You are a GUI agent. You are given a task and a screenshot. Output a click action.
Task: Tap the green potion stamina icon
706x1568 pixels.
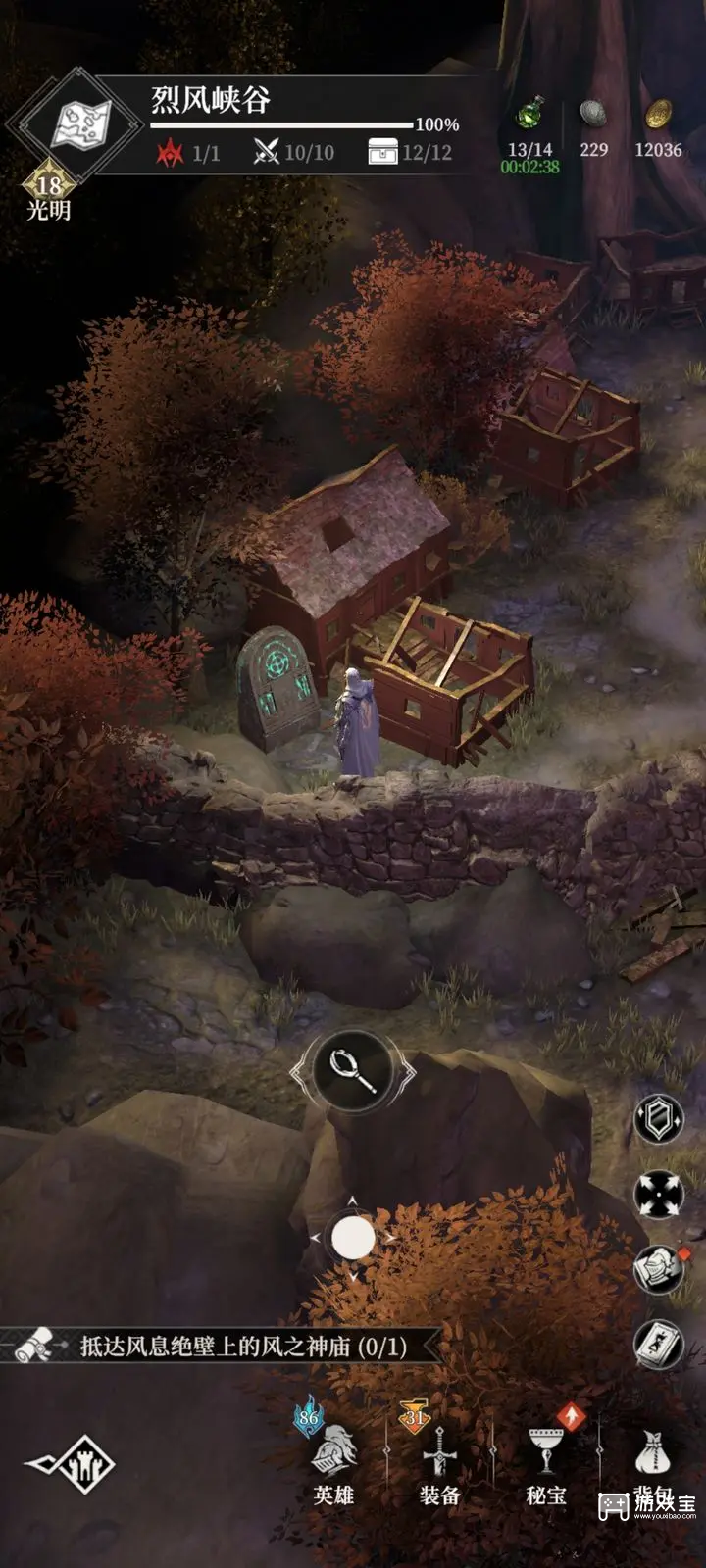coord(530,115)
